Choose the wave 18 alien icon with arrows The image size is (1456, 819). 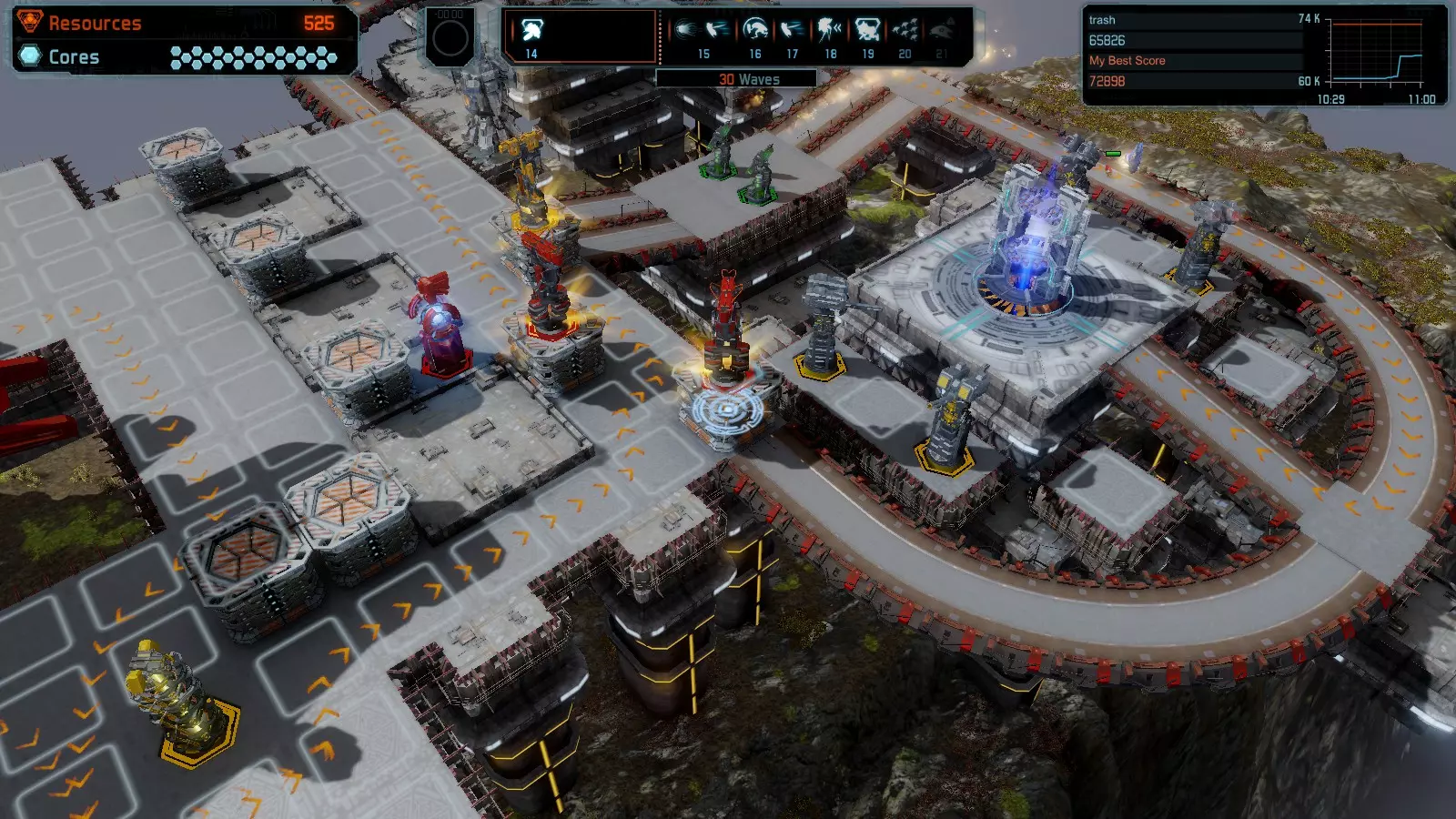point(830,30)
